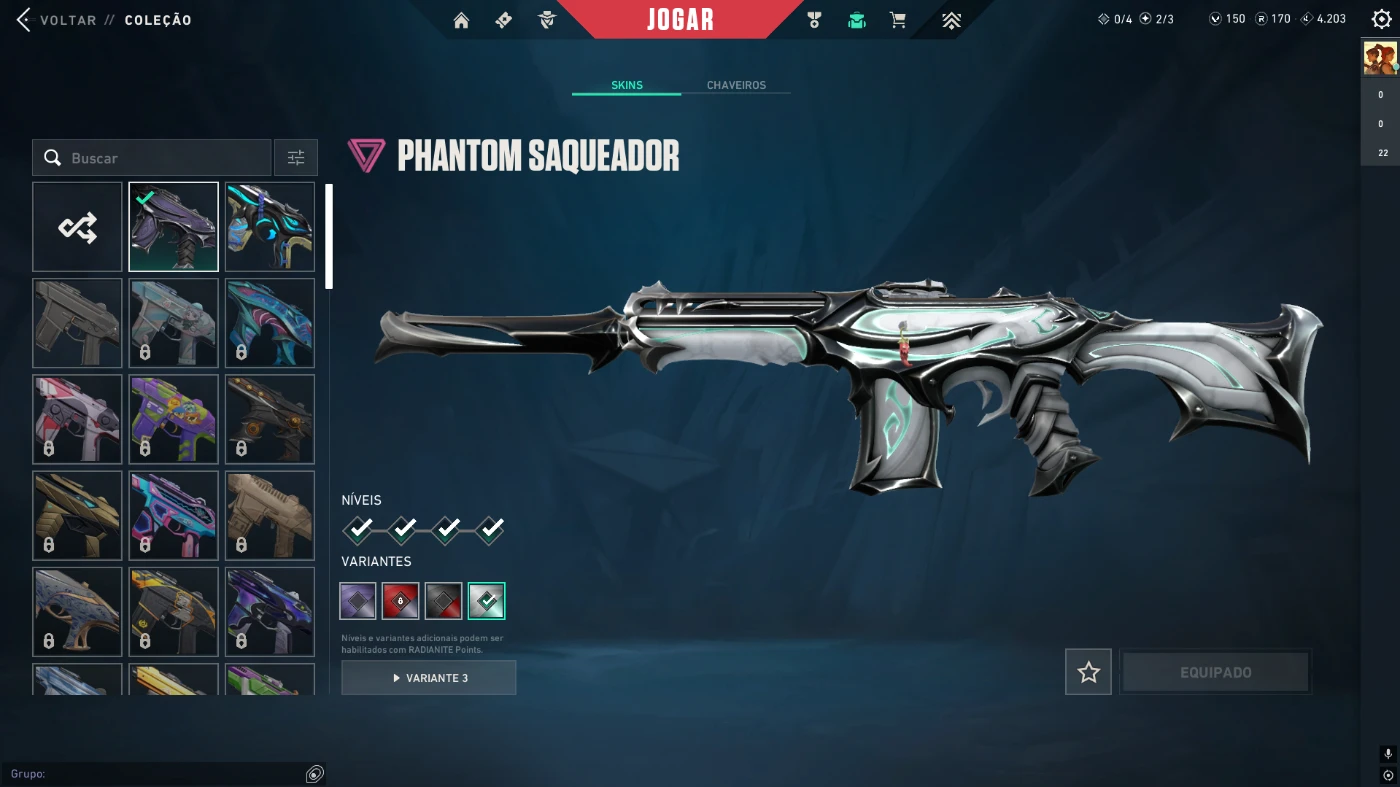The height and width of the screenshot is (787, 1400).
Task: Choose the random skin shuffle tile
Action: point(77,227)
